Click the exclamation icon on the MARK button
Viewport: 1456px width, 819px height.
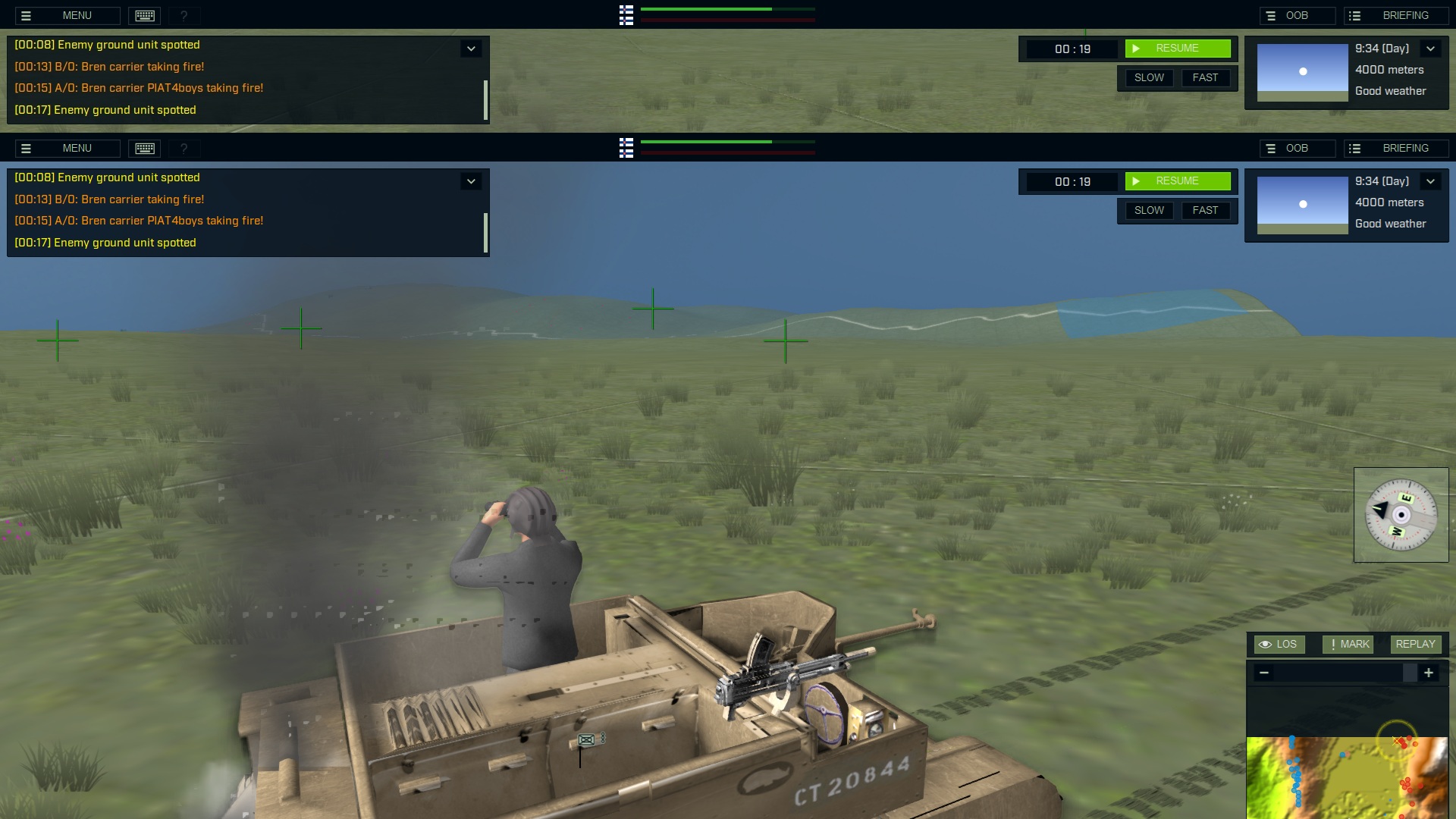point(1332,644)
